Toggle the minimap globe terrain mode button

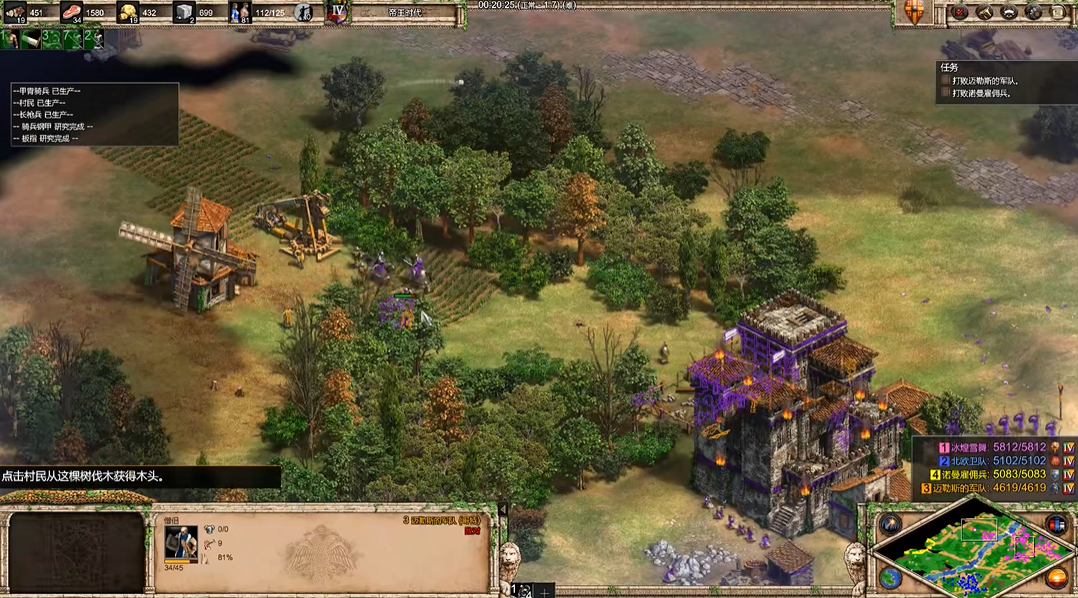pos(889,577)
